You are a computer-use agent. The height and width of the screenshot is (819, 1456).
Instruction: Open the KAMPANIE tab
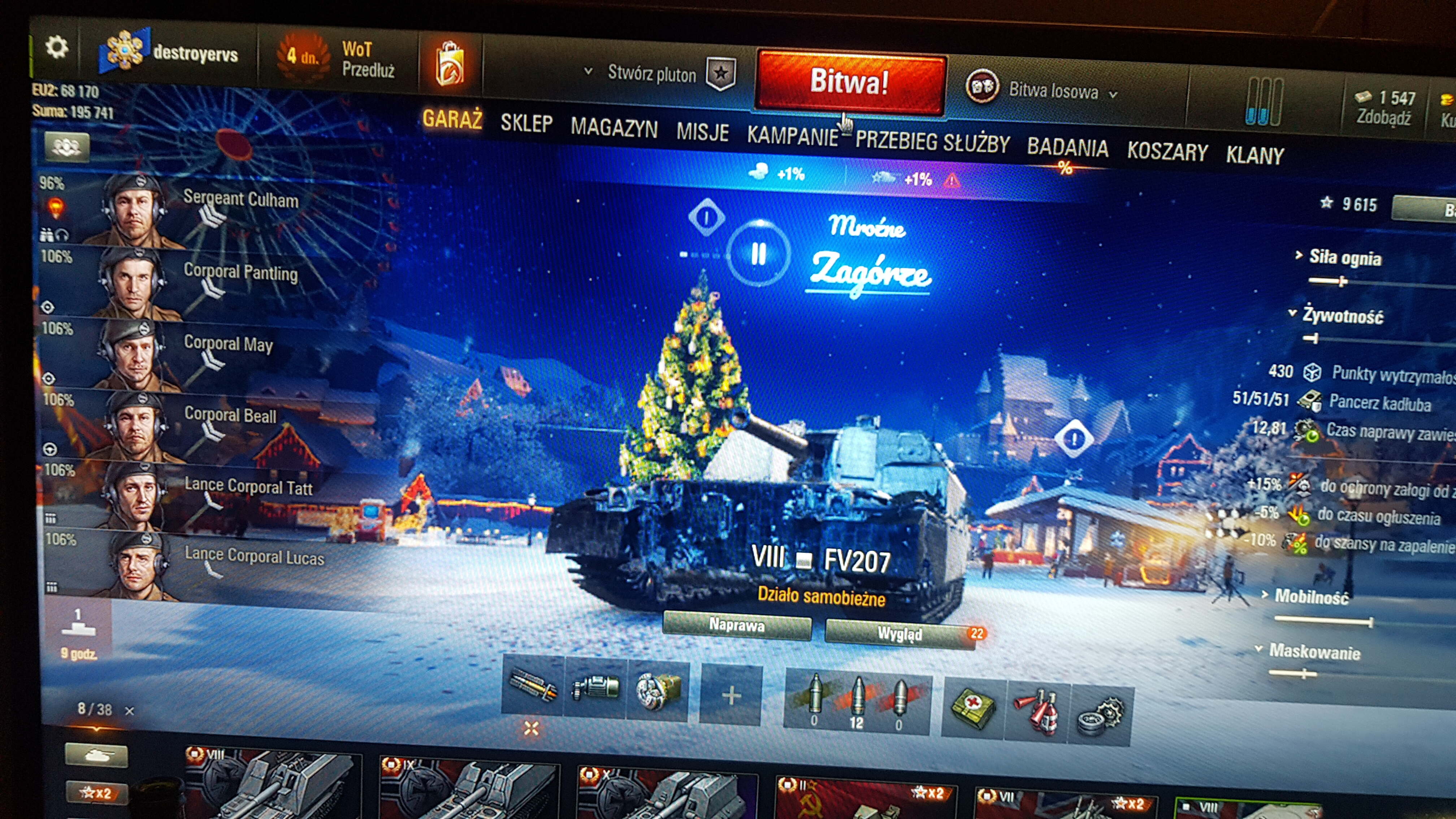point(792,136)
